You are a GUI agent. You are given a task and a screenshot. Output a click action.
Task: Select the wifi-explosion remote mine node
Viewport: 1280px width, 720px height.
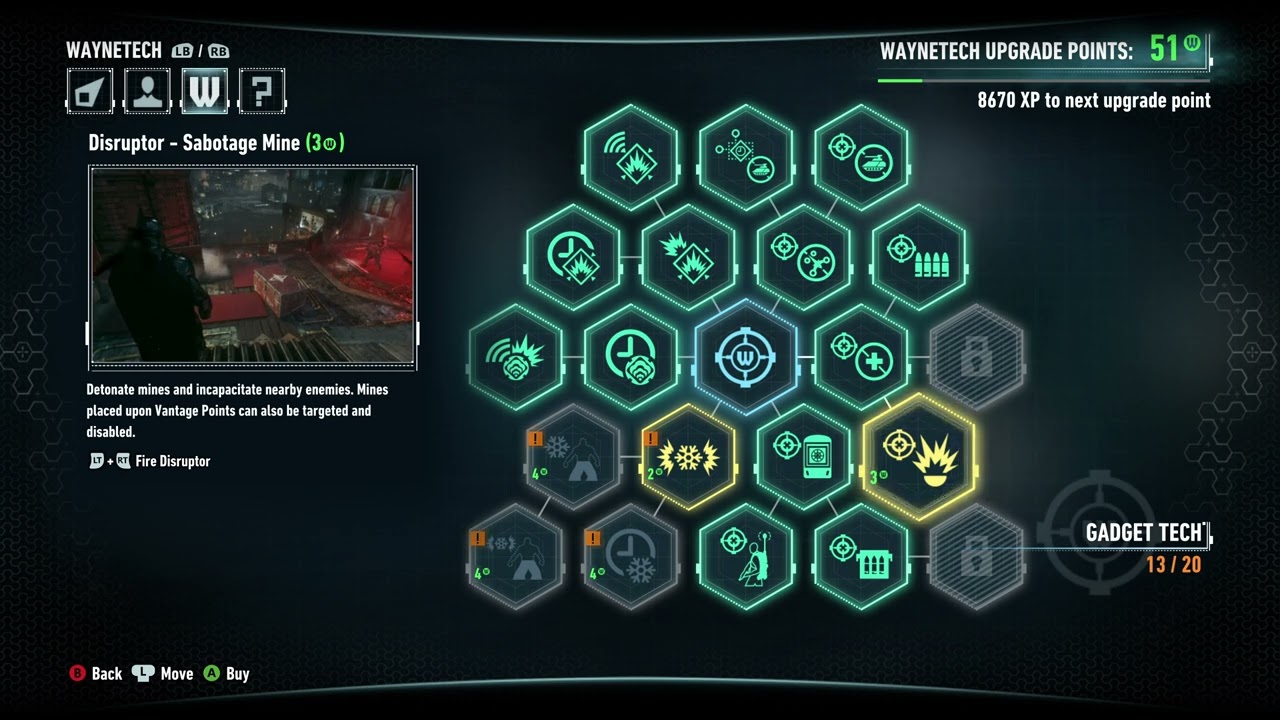click(x=630, y=155)
